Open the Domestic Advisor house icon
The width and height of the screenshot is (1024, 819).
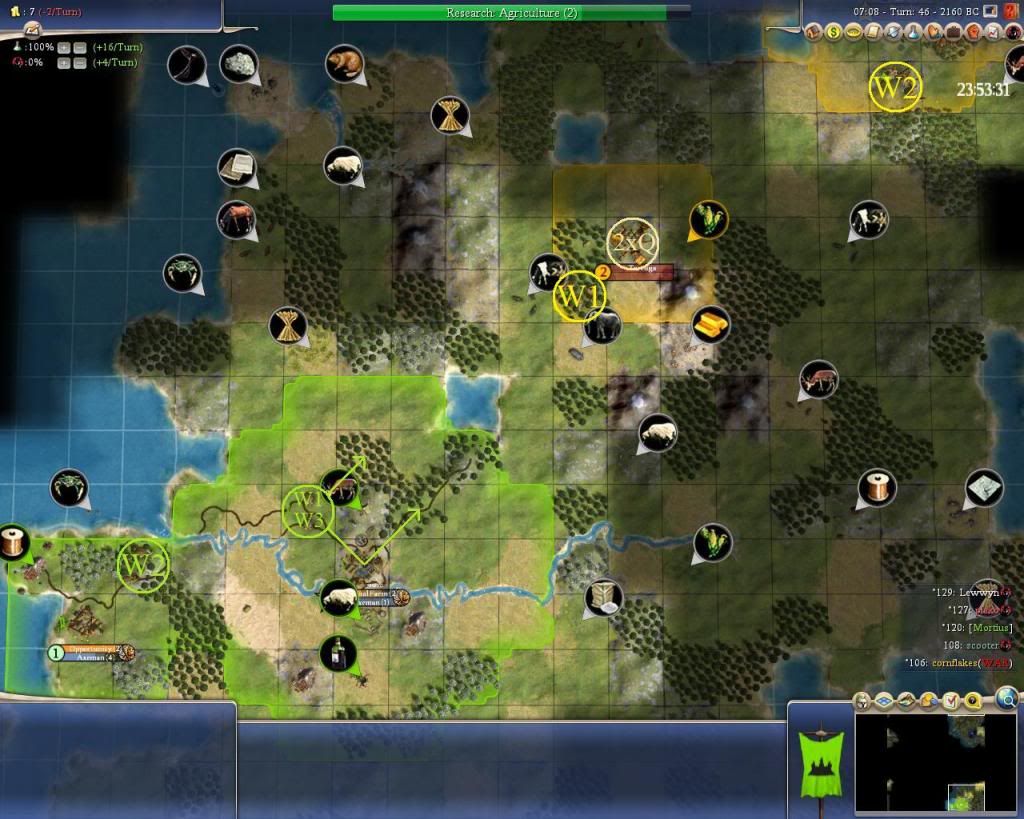pyautogui.click(x=814, y=32)
